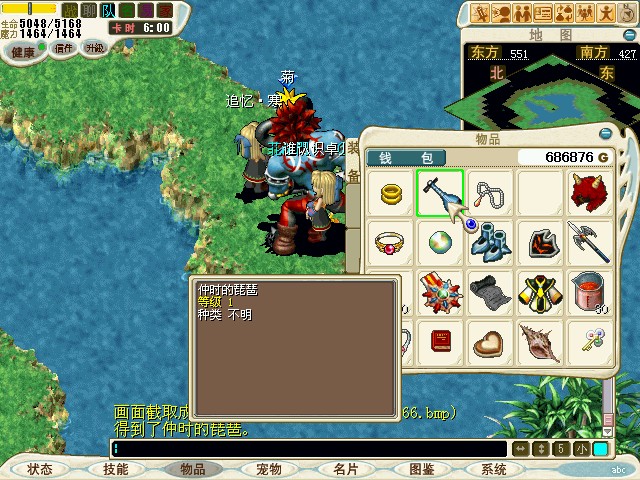The image size is (640, 480).
Task: Open the 宠物 pets menu
Action: (268, 469)
